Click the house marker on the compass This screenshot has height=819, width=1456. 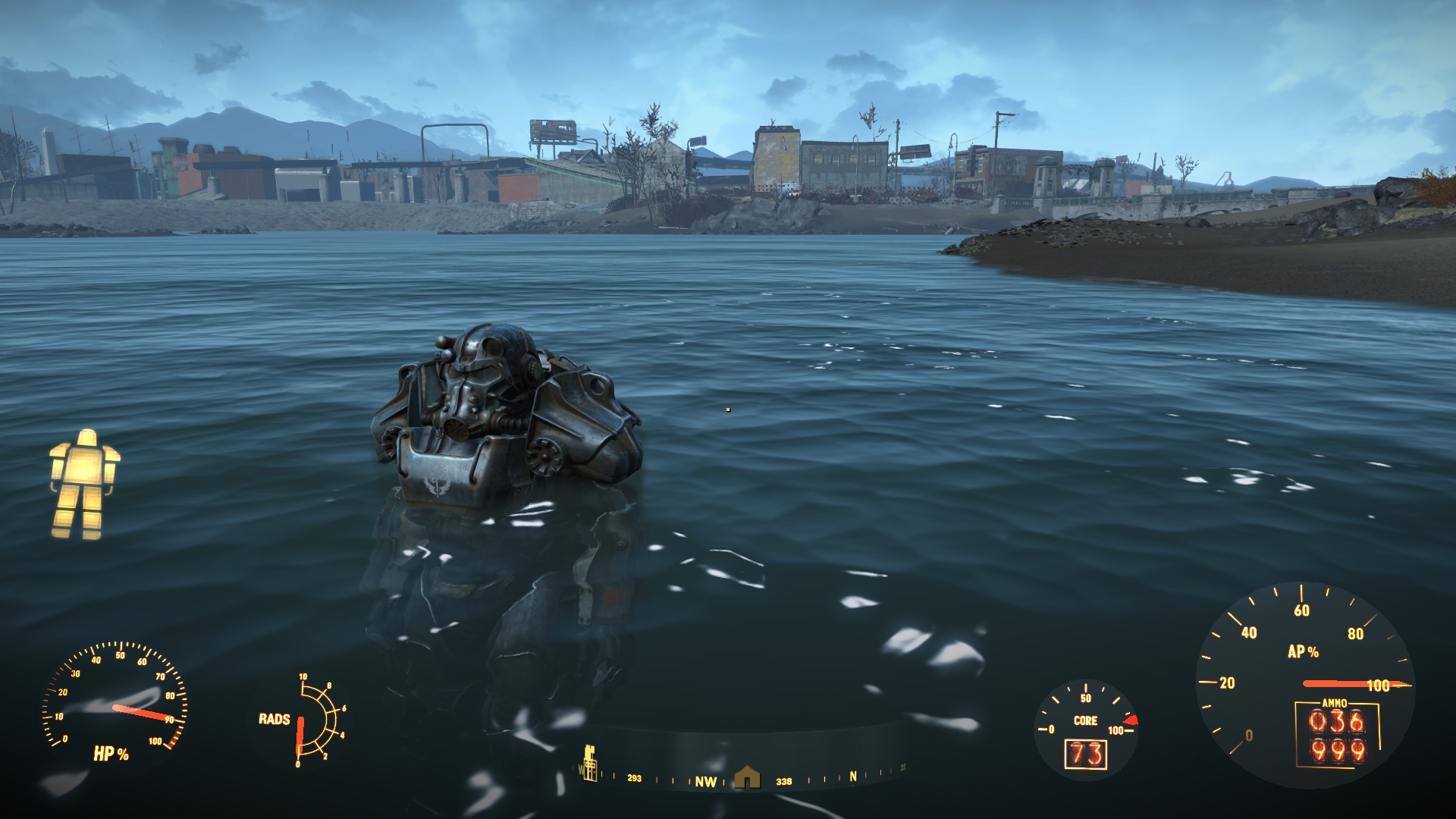point(747,777)
